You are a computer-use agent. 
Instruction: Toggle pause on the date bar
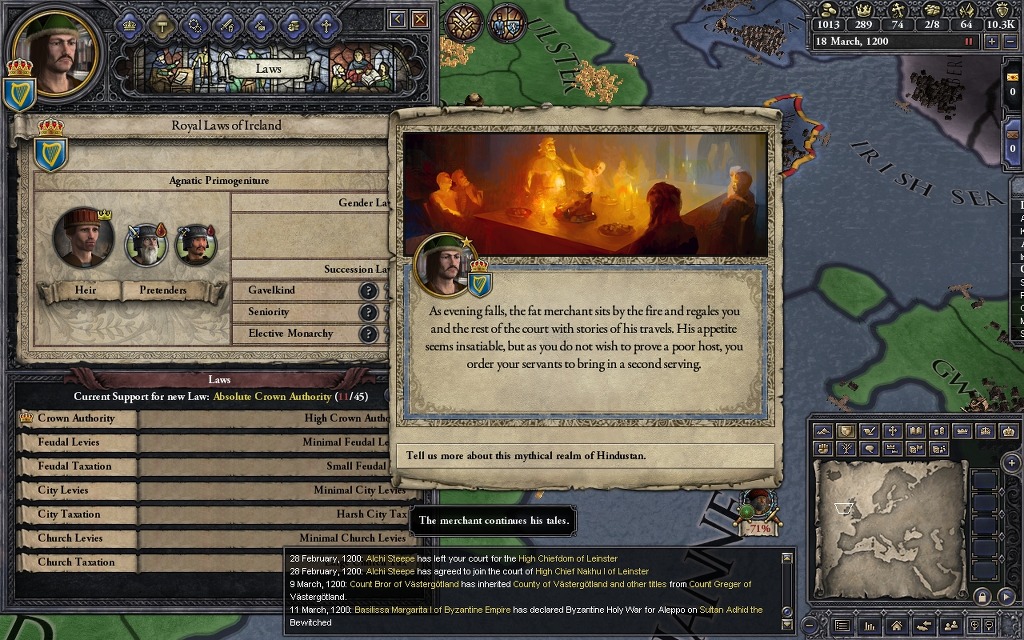coord(968,42)
